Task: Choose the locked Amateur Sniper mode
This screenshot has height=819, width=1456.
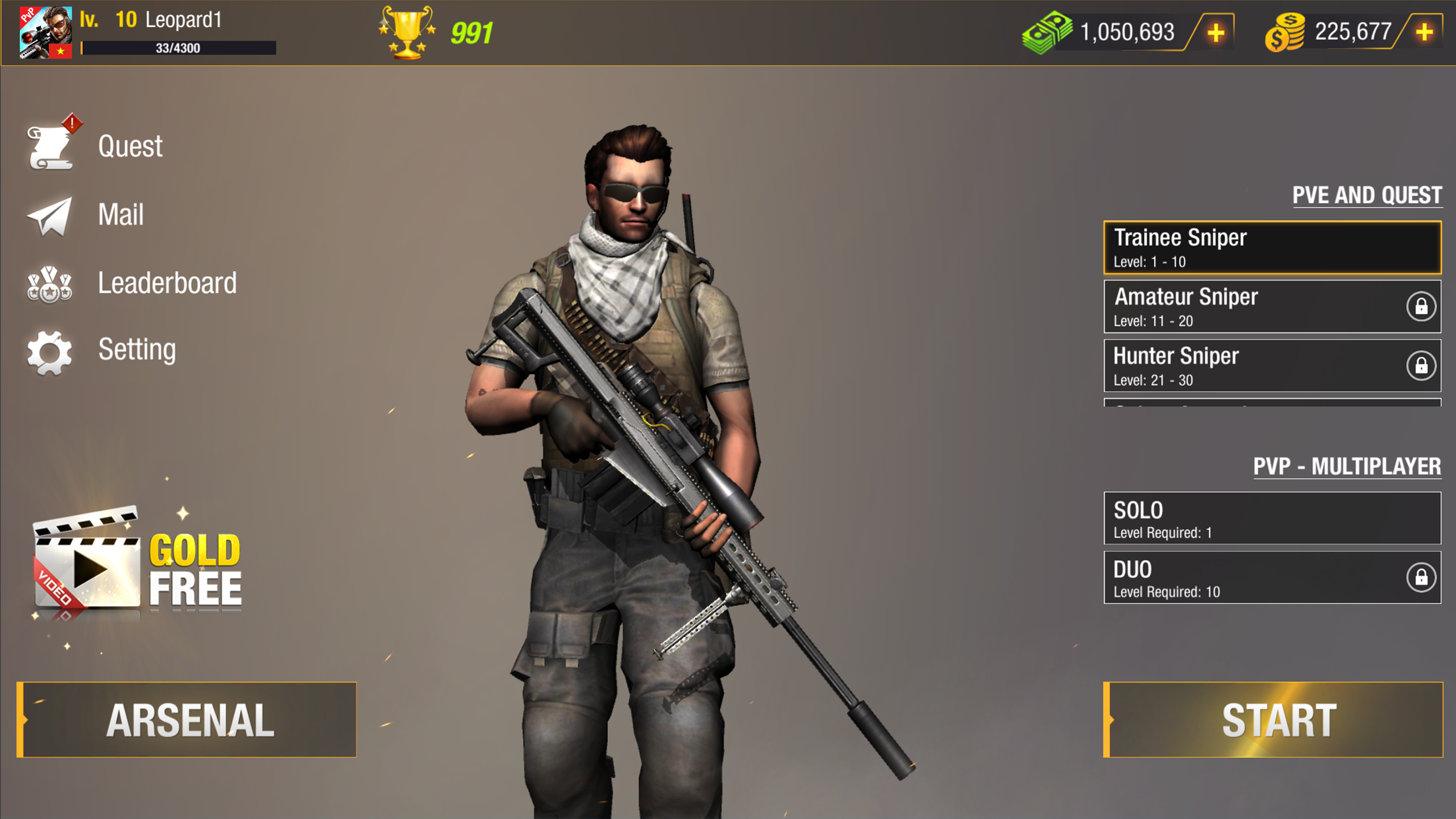Action: (x=1272, y=307)
